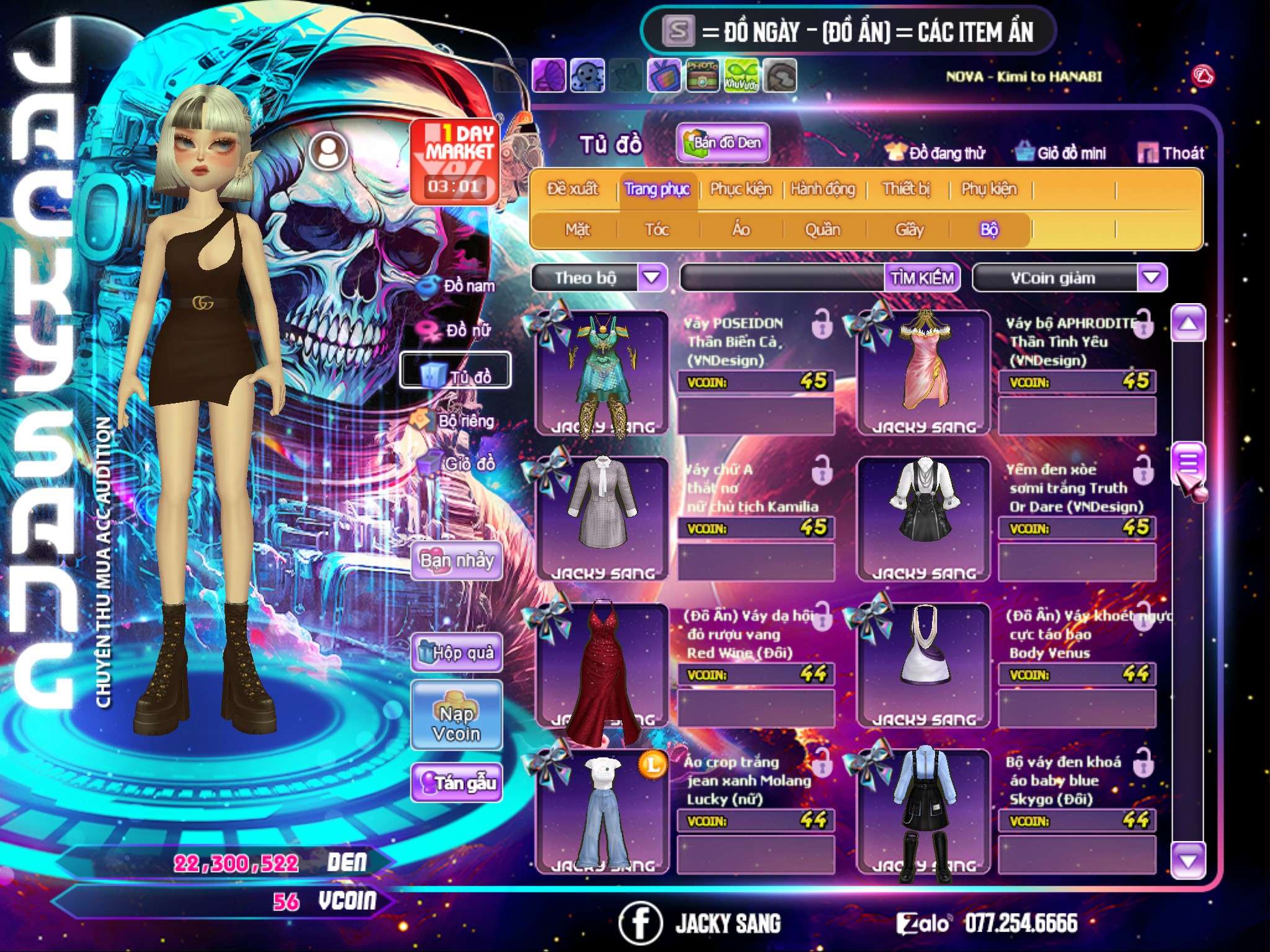Screen dimensions: 1270x952
Task: Switch to the Phục kiện tab
Action: (741, 189)
